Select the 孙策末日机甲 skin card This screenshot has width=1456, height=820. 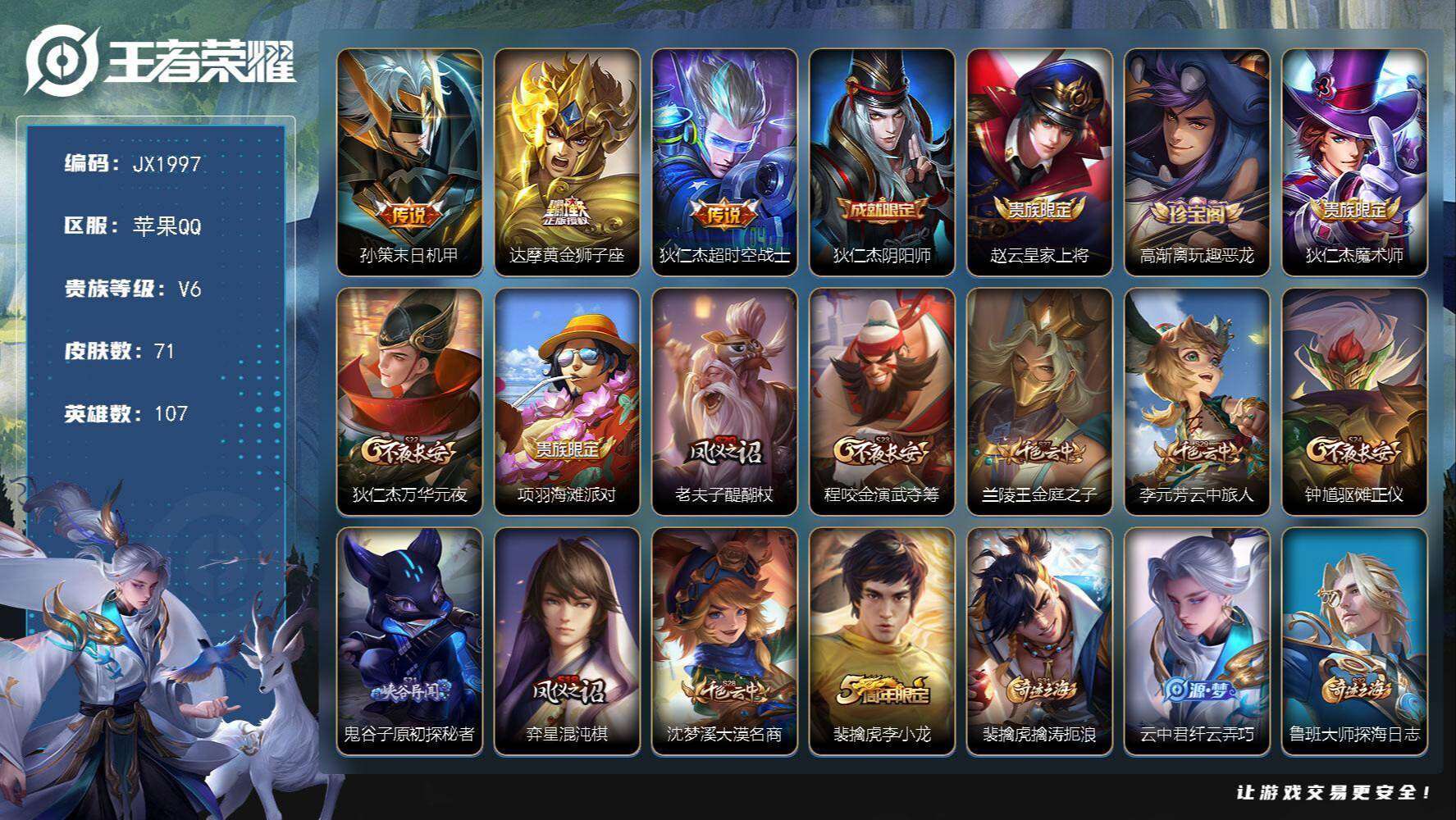(x=409, y=162)
